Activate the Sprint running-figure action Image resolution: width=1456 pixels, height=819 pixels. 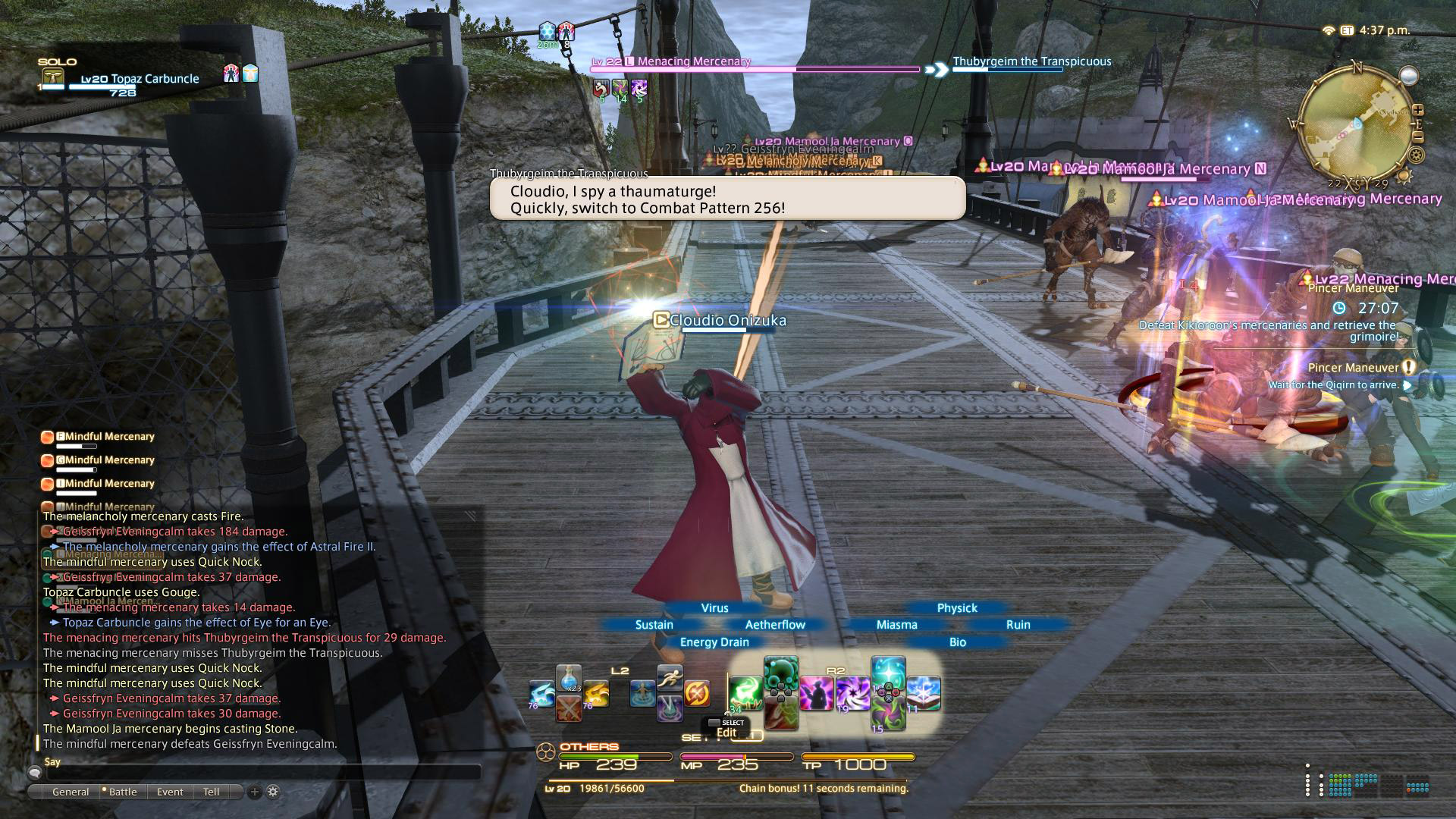coord(670,676)
